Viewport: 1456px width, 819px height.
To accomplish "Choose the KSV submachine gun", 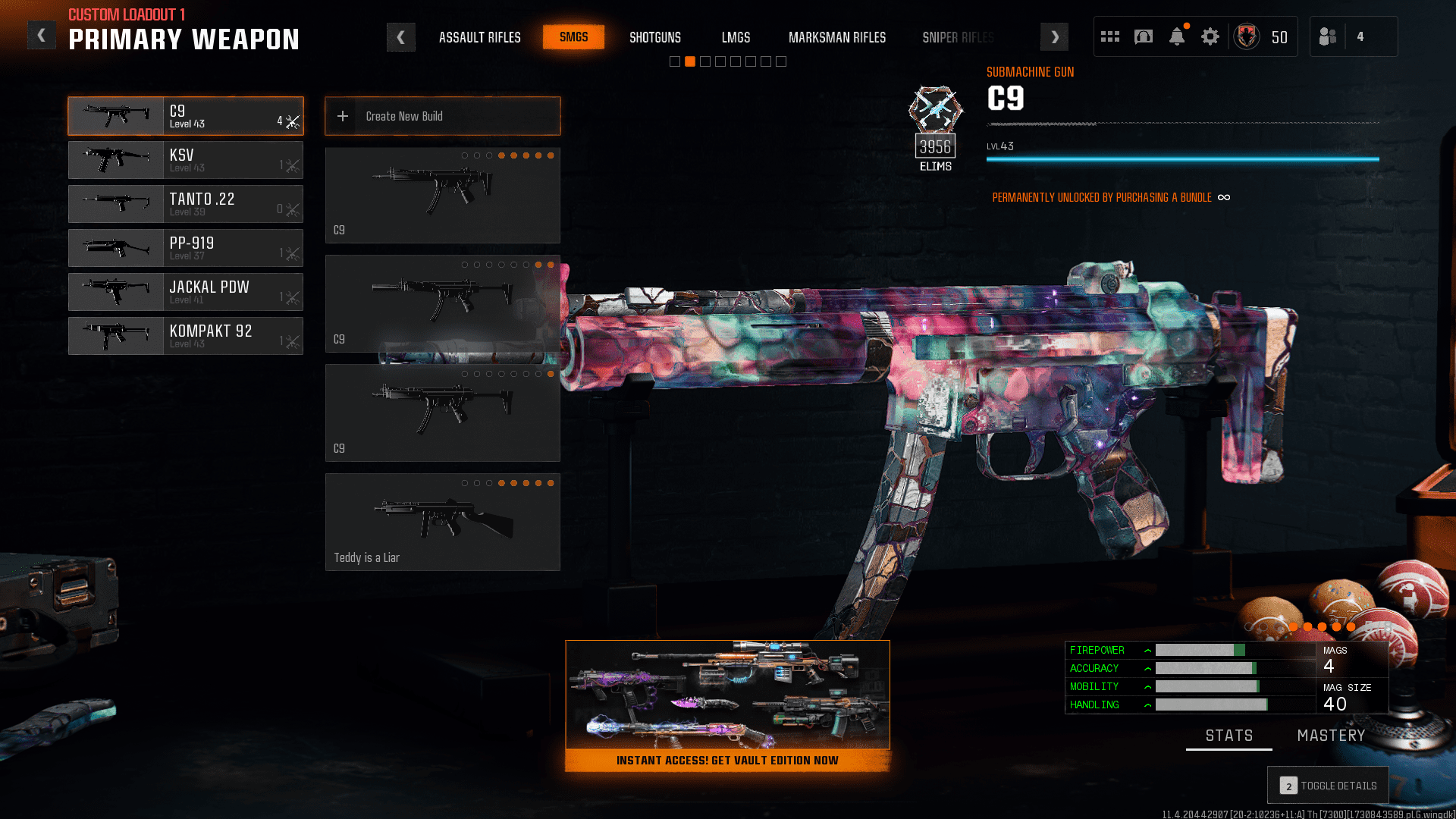I will click(186, 160).
